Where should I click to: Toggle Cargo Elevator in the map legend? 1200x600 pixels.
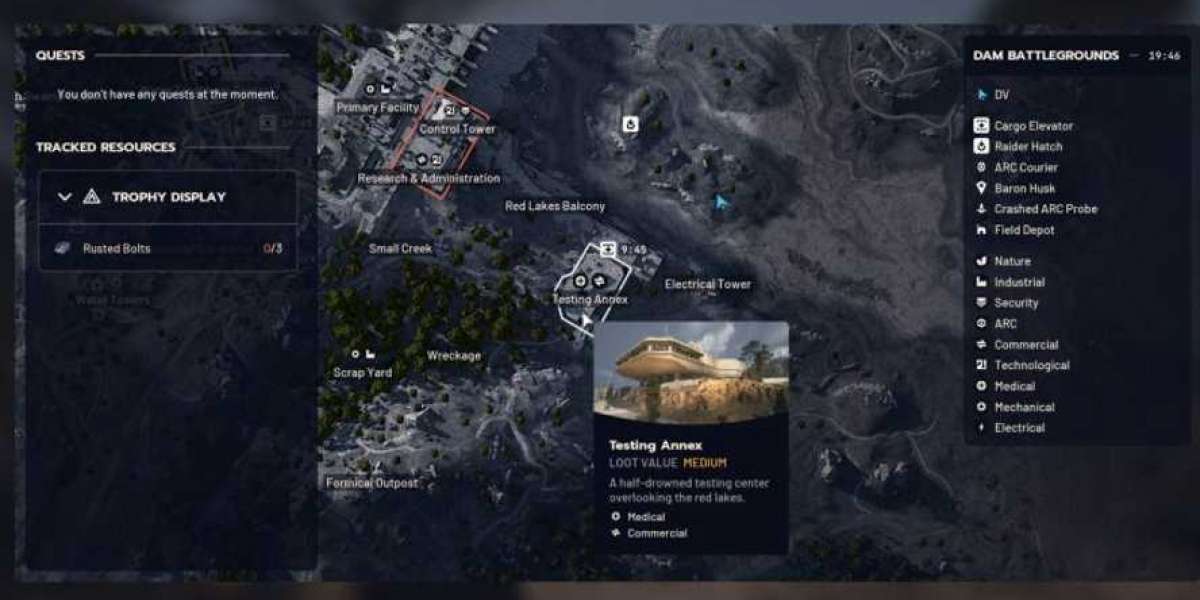(x=1033, y=126)
